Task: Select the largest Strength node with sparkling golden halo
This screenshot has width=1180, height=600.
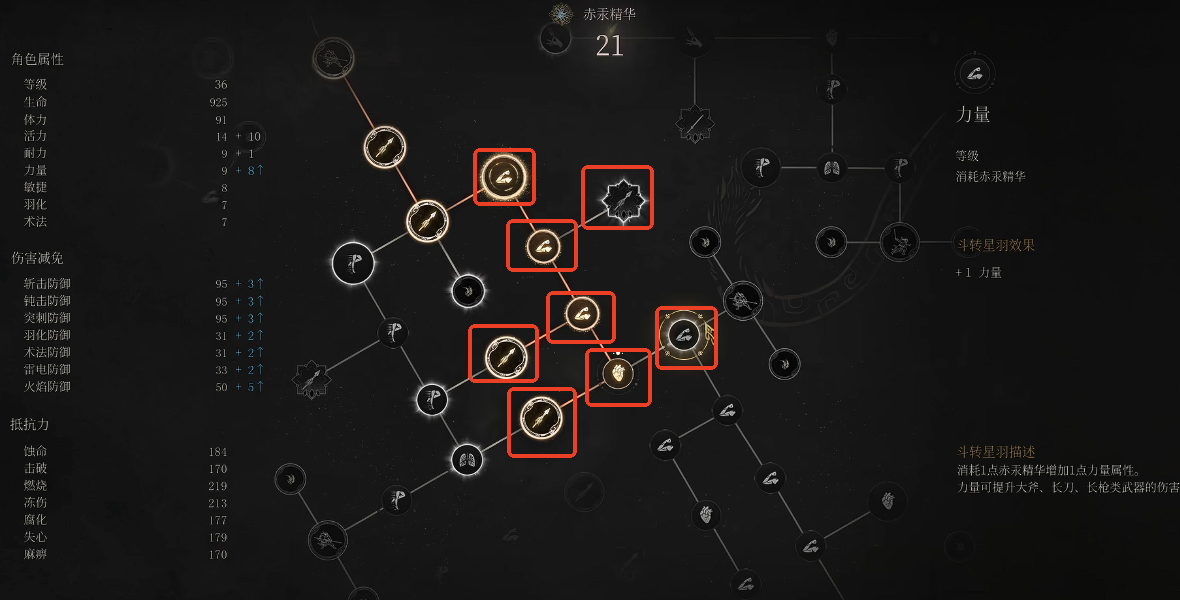Action: point(503,177)
